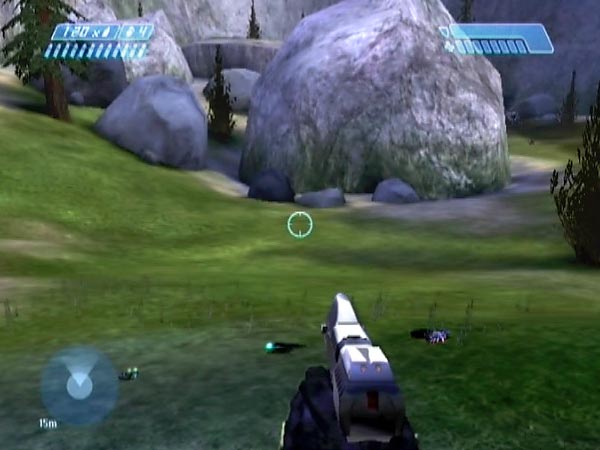The width and height of the screenshot is (600, 450).
Task: Click the circular motion tracker radar
Action: 79,385
